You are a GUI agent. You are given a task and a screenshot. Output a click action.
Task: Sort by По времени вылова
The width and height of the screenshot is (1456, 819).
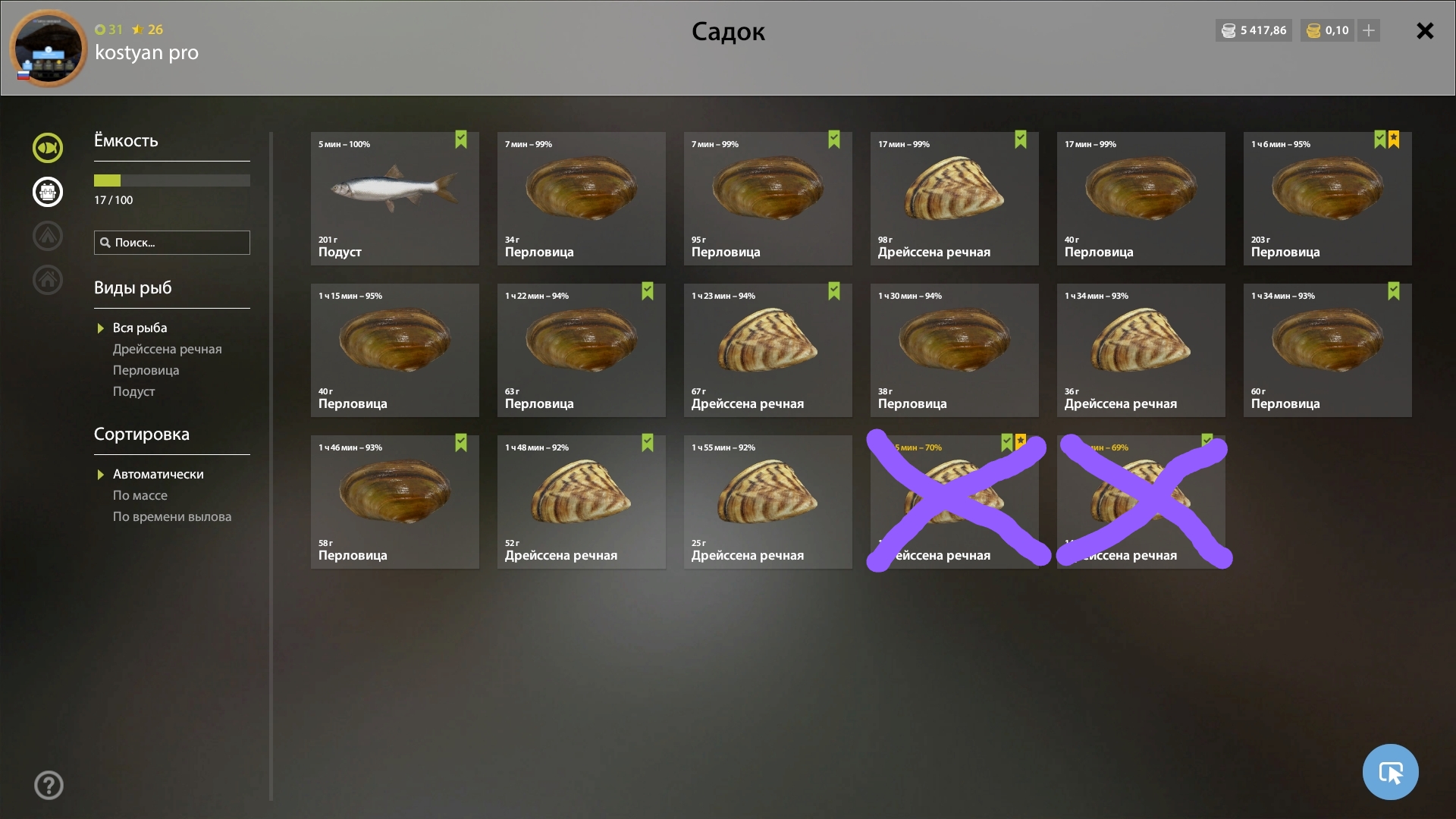click(x=171, y=516)
